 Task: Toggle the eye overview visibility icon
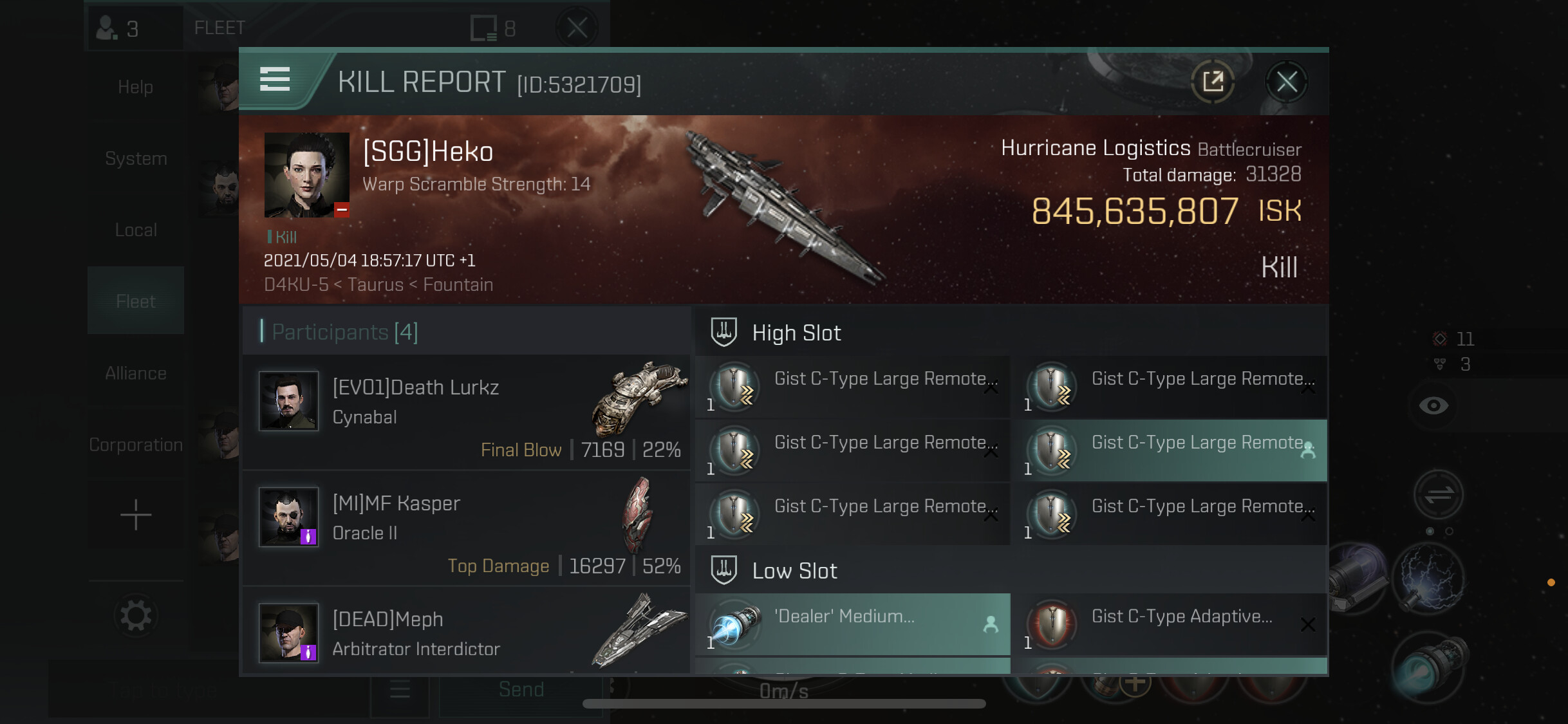click(x=1433, y=405)
